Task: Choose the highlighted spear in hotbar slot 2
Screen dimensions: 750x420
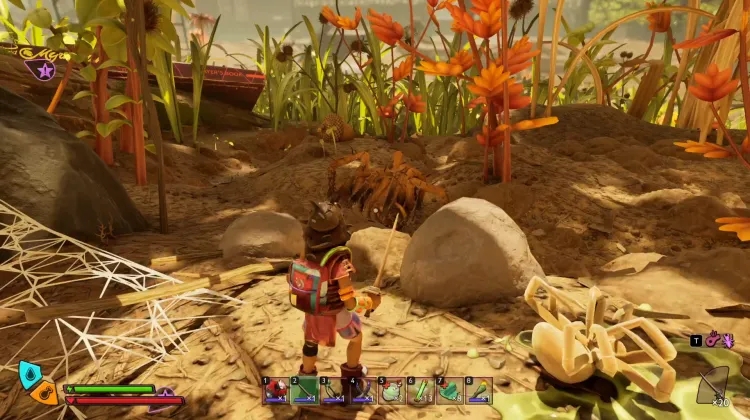Action: (x=305, y=390)
